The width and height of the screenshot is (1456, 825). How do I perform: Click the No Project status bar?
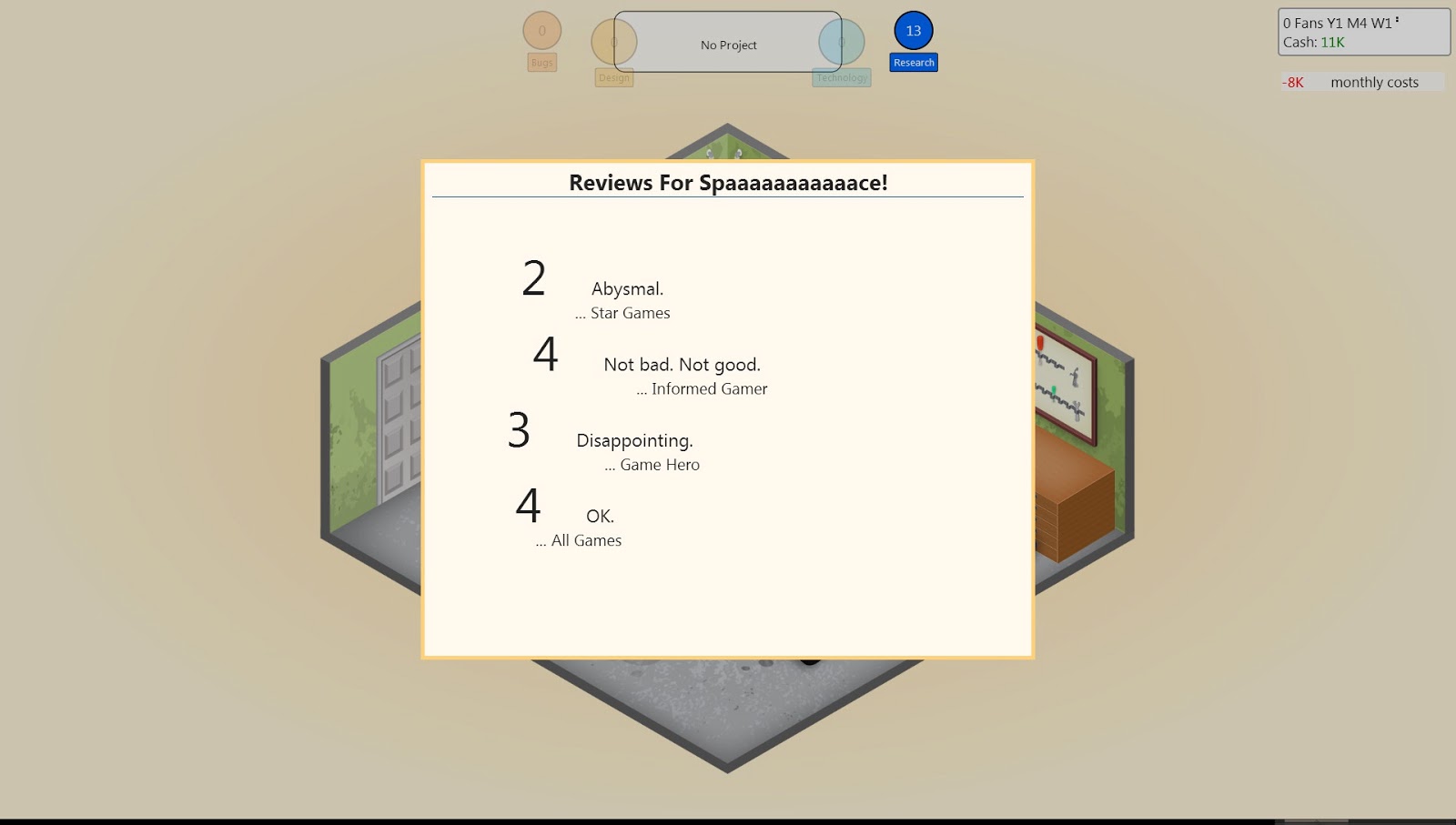727,44
